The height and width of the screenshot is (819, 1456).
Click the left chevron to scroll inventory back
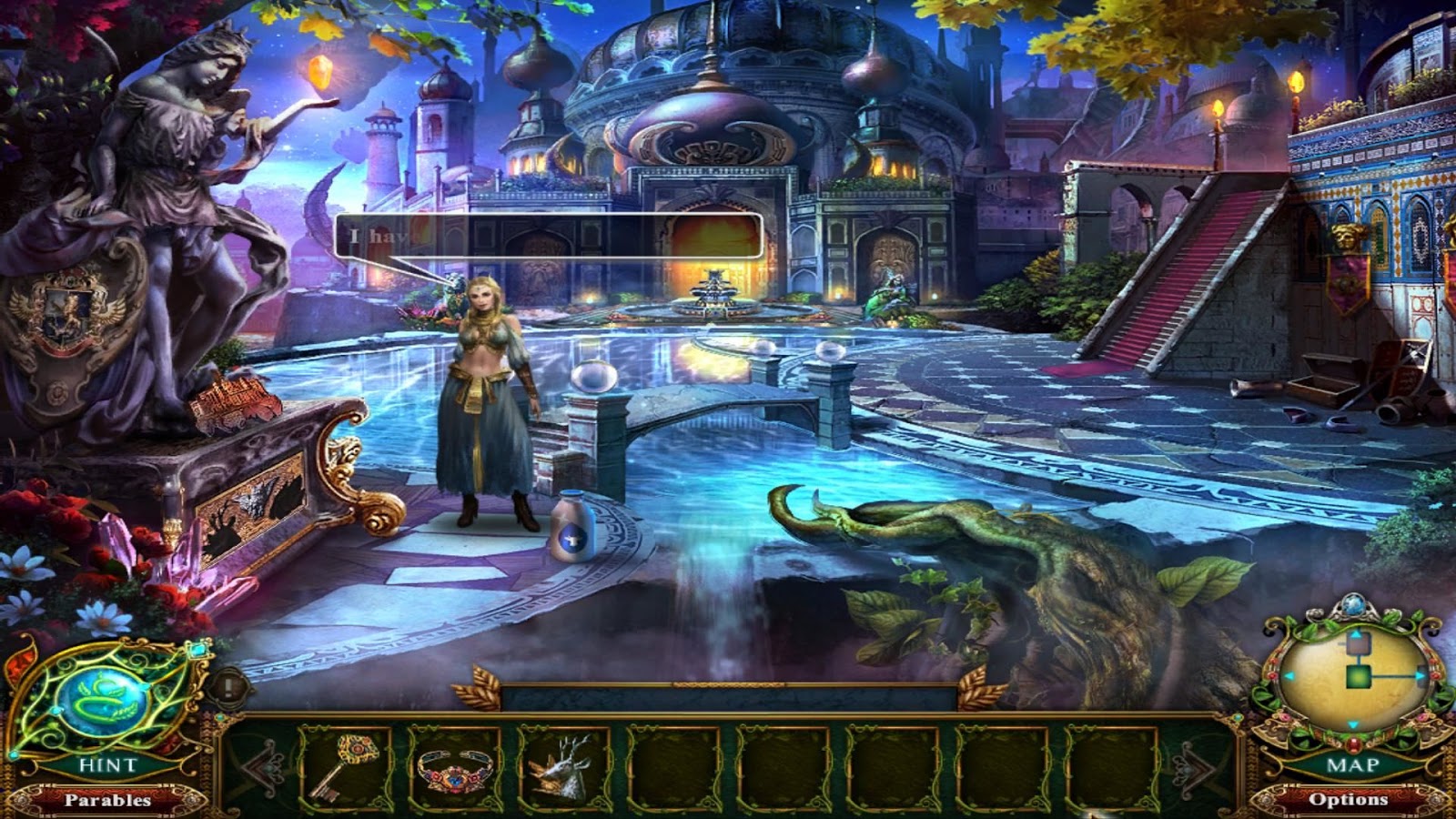[x=262, y=769]
